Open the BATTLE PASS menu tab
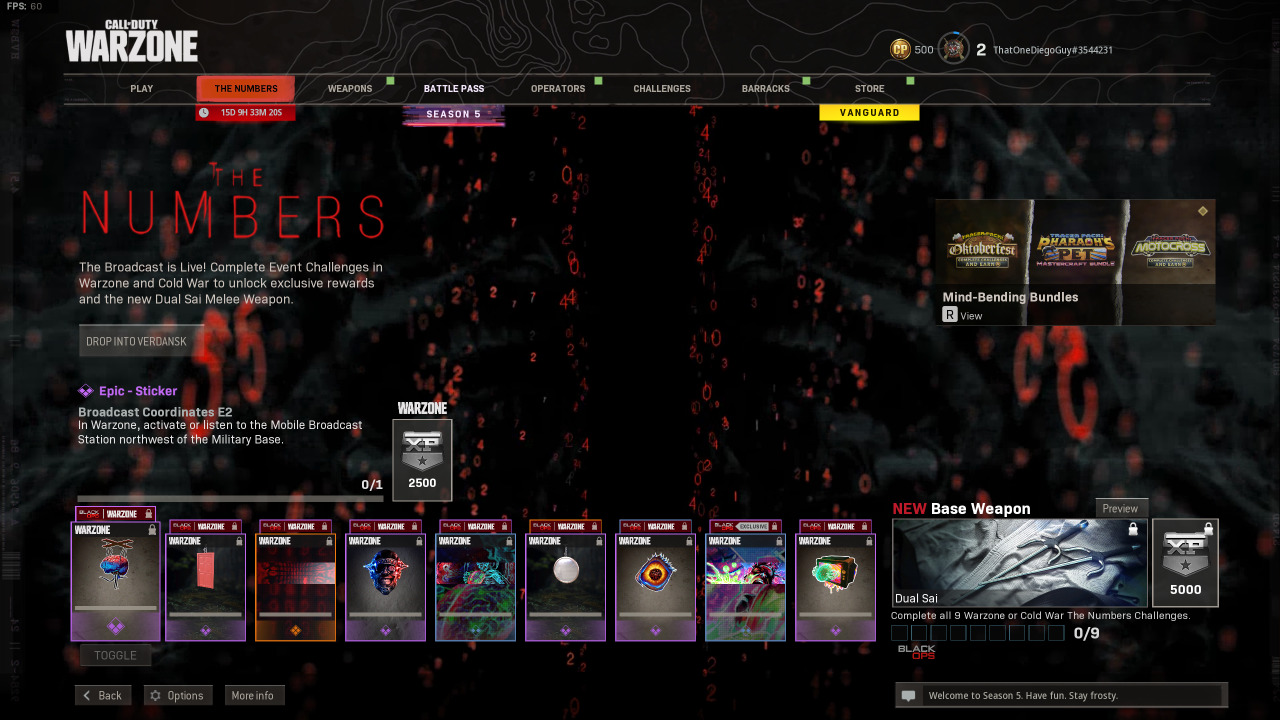The width and height of the screenshot is (1280, 720). 454,88
